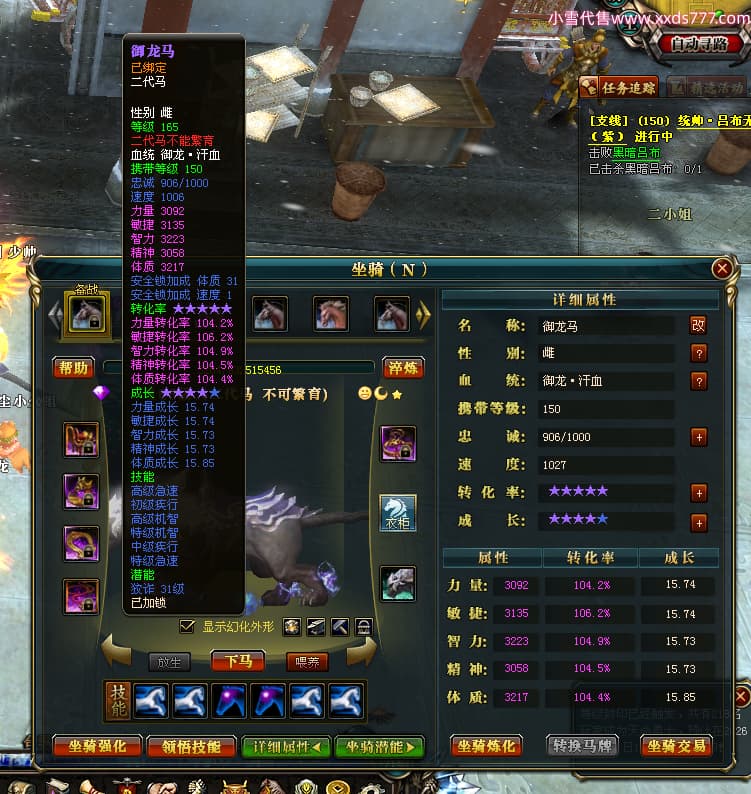This screenshot has height=794, width=751.
Task: Dismount using the 下马 button
Action: pos(238,661)
